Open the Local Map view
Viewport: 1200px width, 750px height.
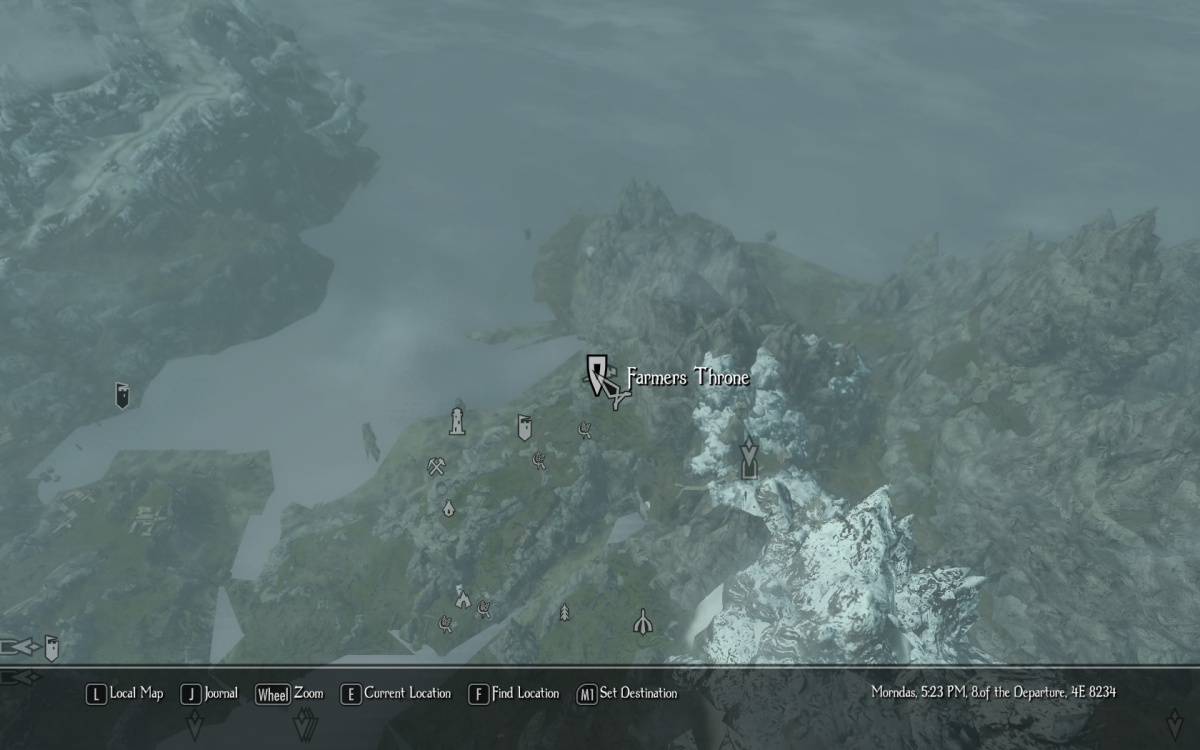(x=126, y=693)
